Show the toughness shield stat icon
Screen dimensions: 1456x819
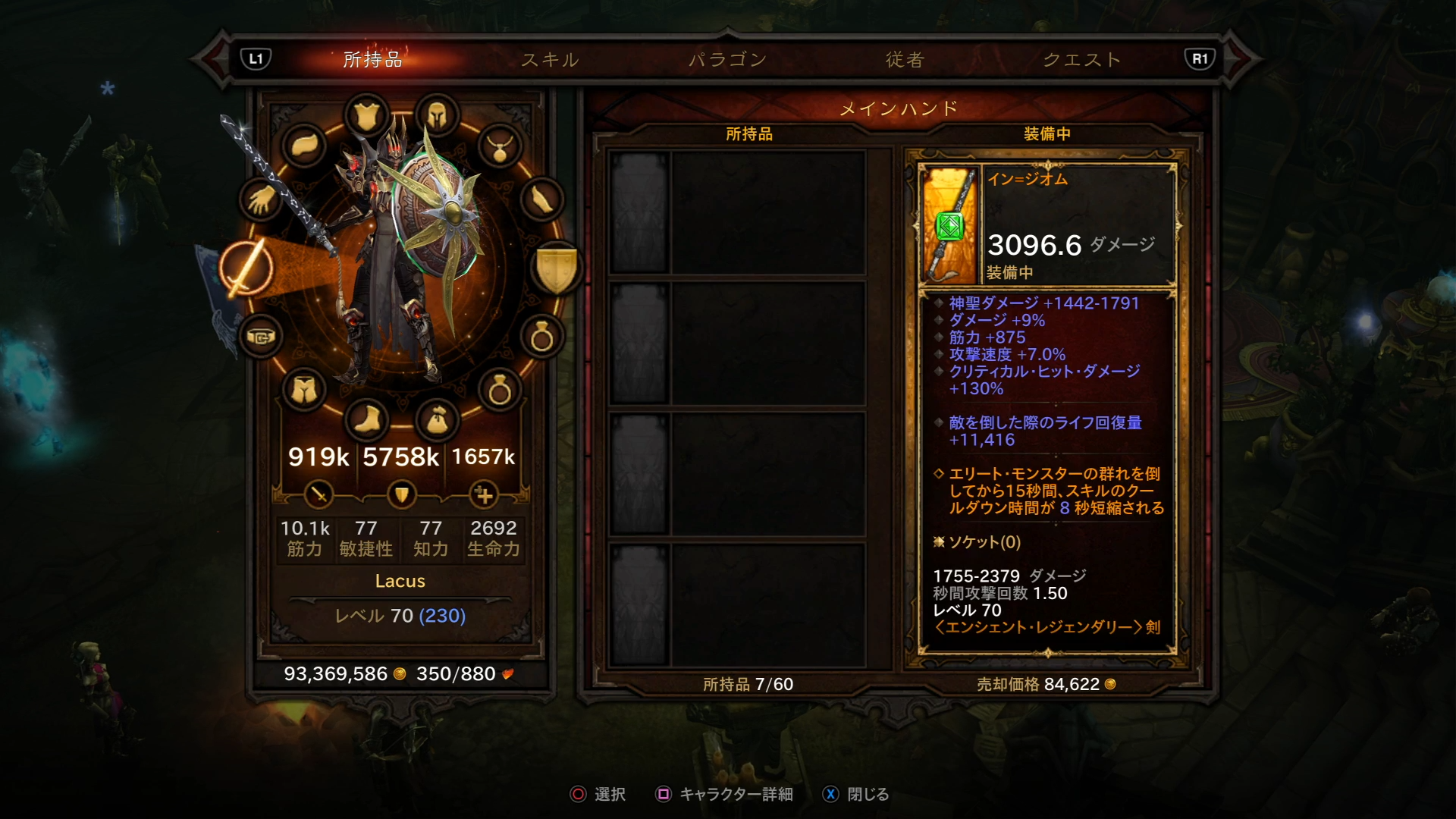click(x=401, y=495)
